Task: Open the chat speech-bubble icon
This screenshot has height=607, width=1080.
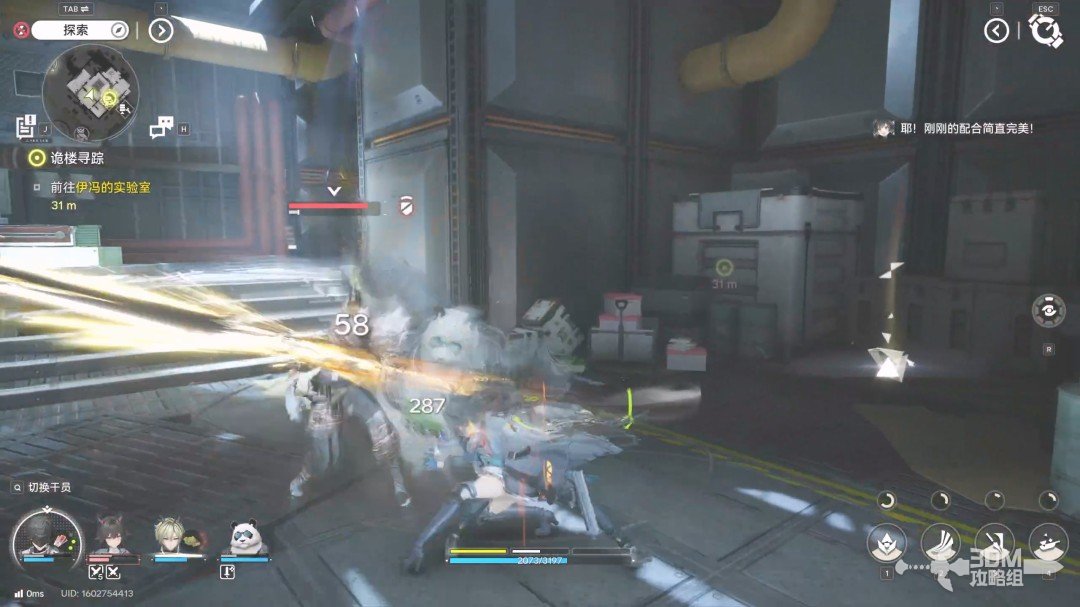Action: (x=161, y=127)
